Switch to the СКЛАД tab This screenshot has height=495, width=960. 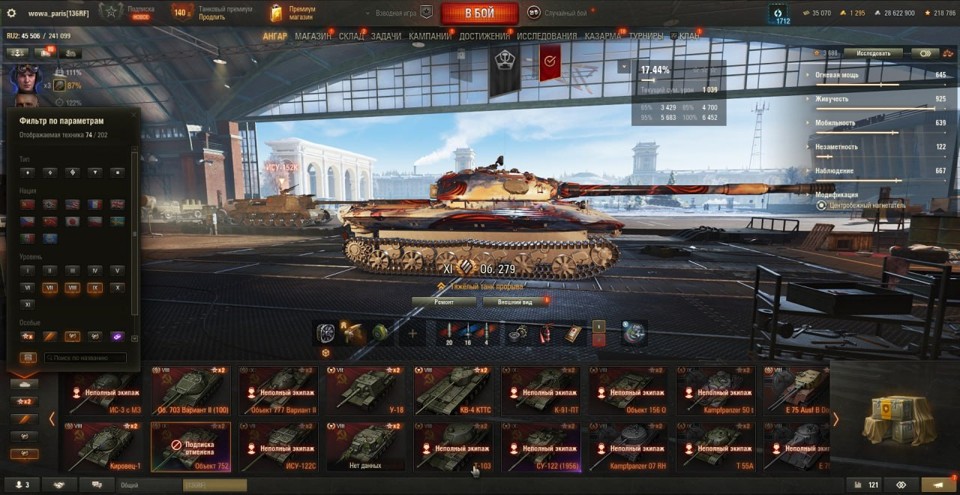352,36
